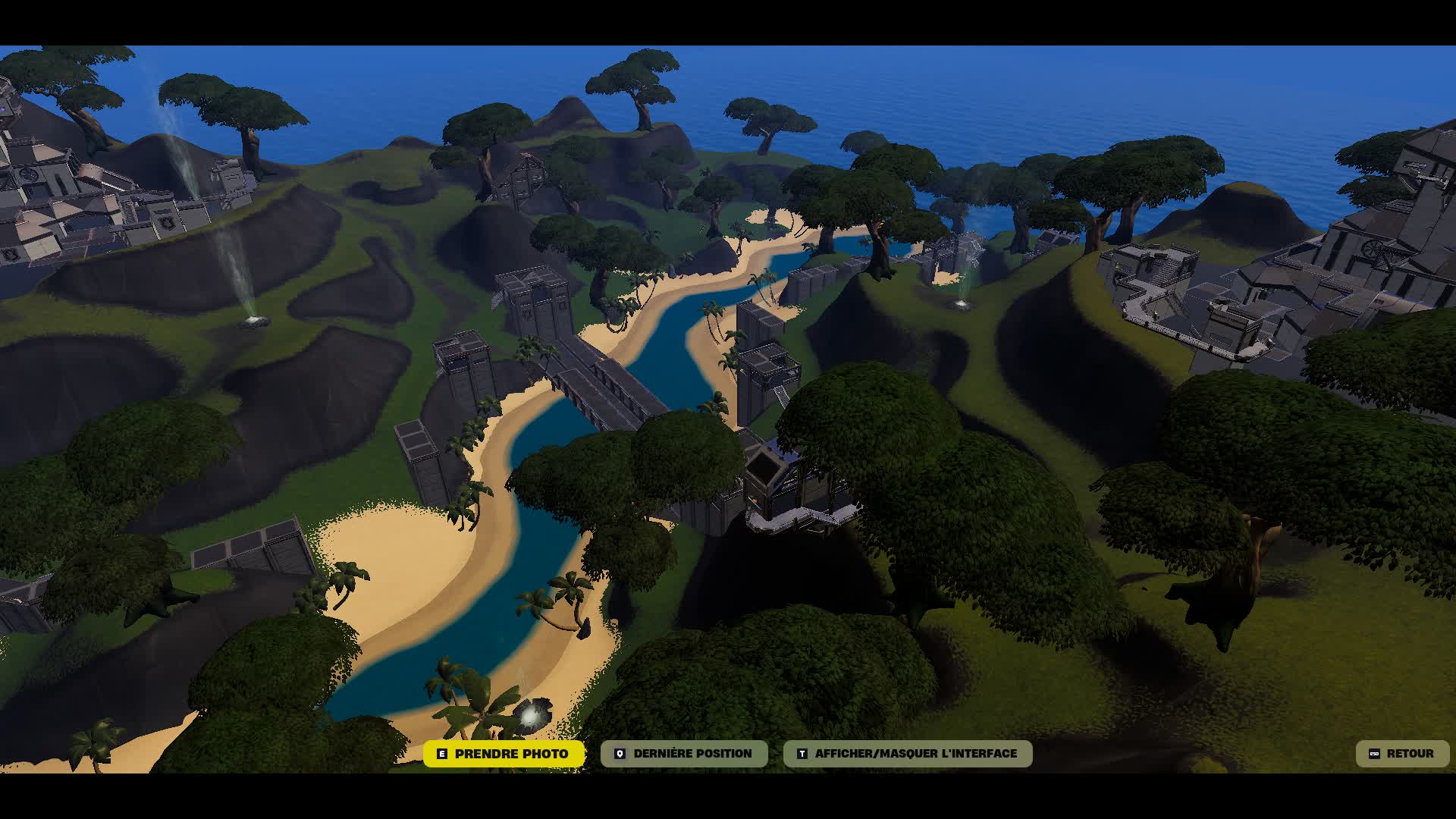Take a photo with Prendre Photo
The width and height of the screenshot is (1456, 819).
tap(504, 754)
